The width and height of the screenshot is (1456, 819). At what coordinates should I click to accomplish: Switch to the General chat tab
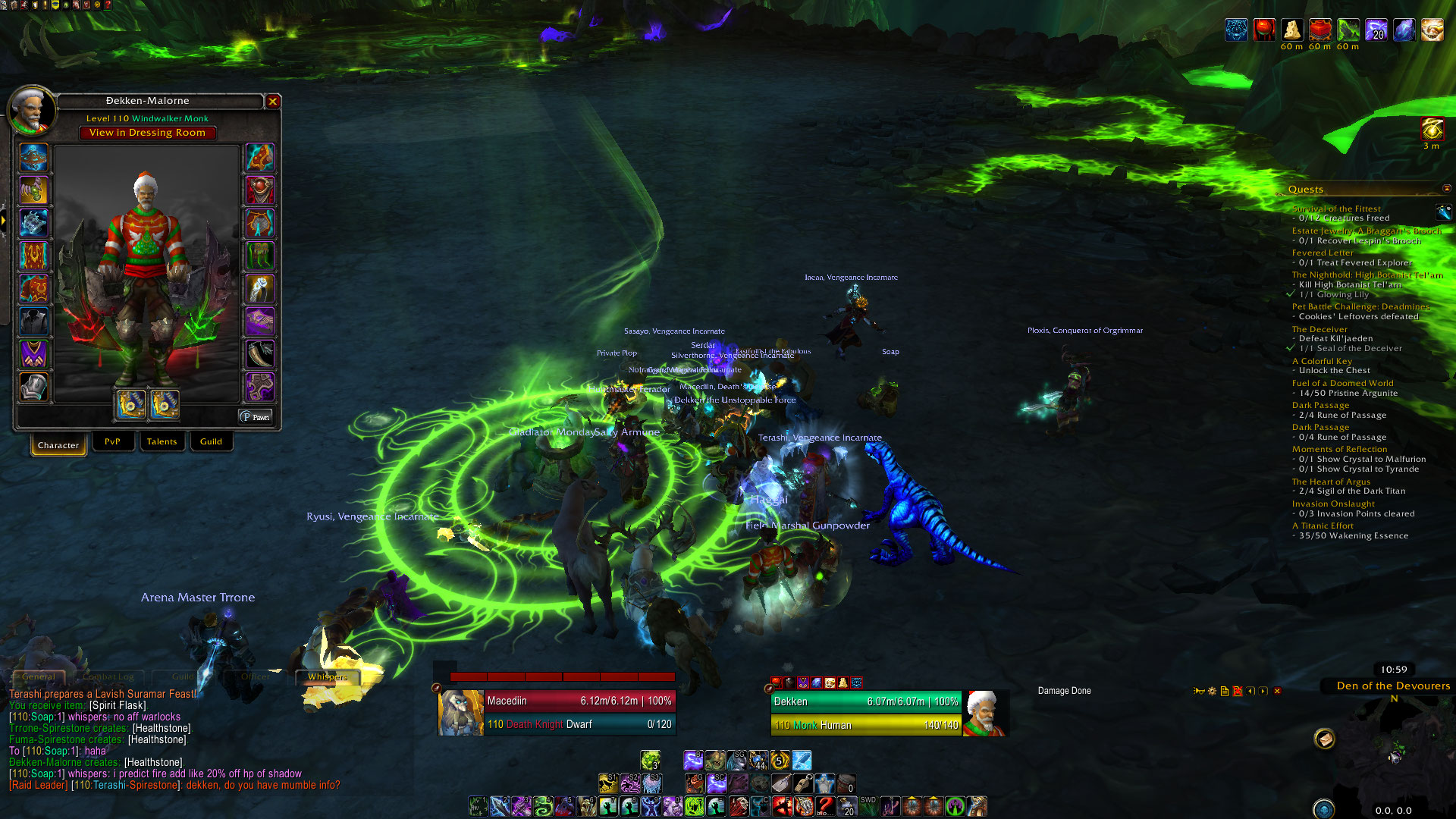click(38, 676)
